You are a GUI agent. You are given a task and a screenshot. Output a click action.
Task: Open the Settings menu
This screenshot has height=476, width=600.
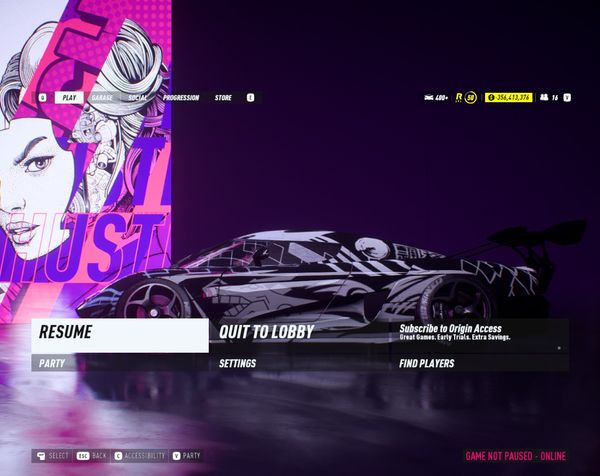click(299, 364)
